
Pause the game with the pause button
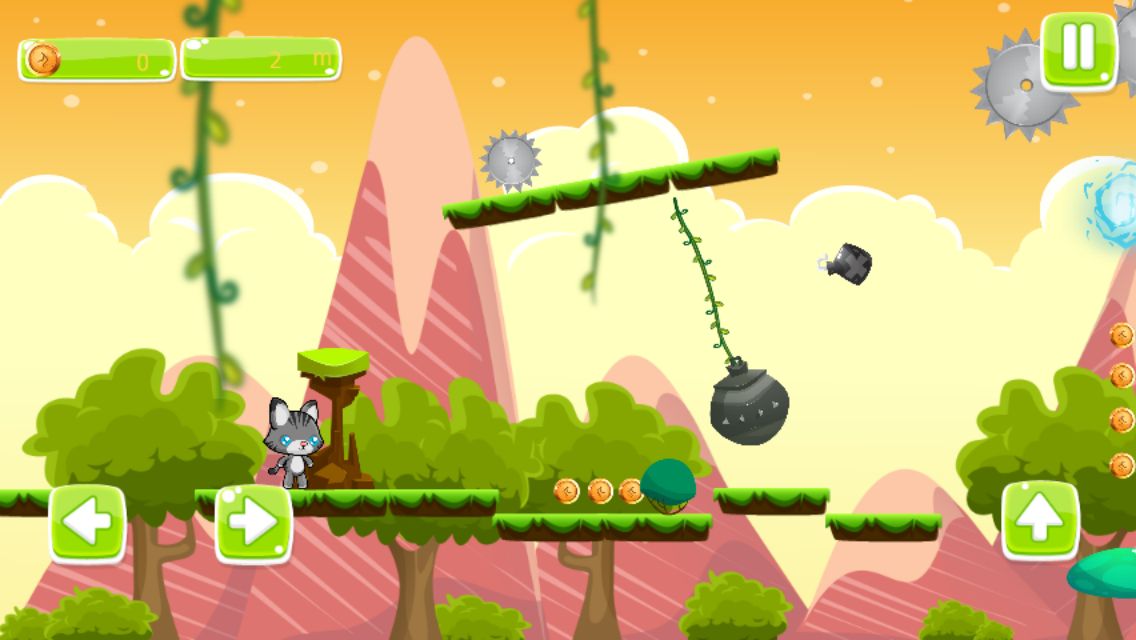click(1078, 50)
